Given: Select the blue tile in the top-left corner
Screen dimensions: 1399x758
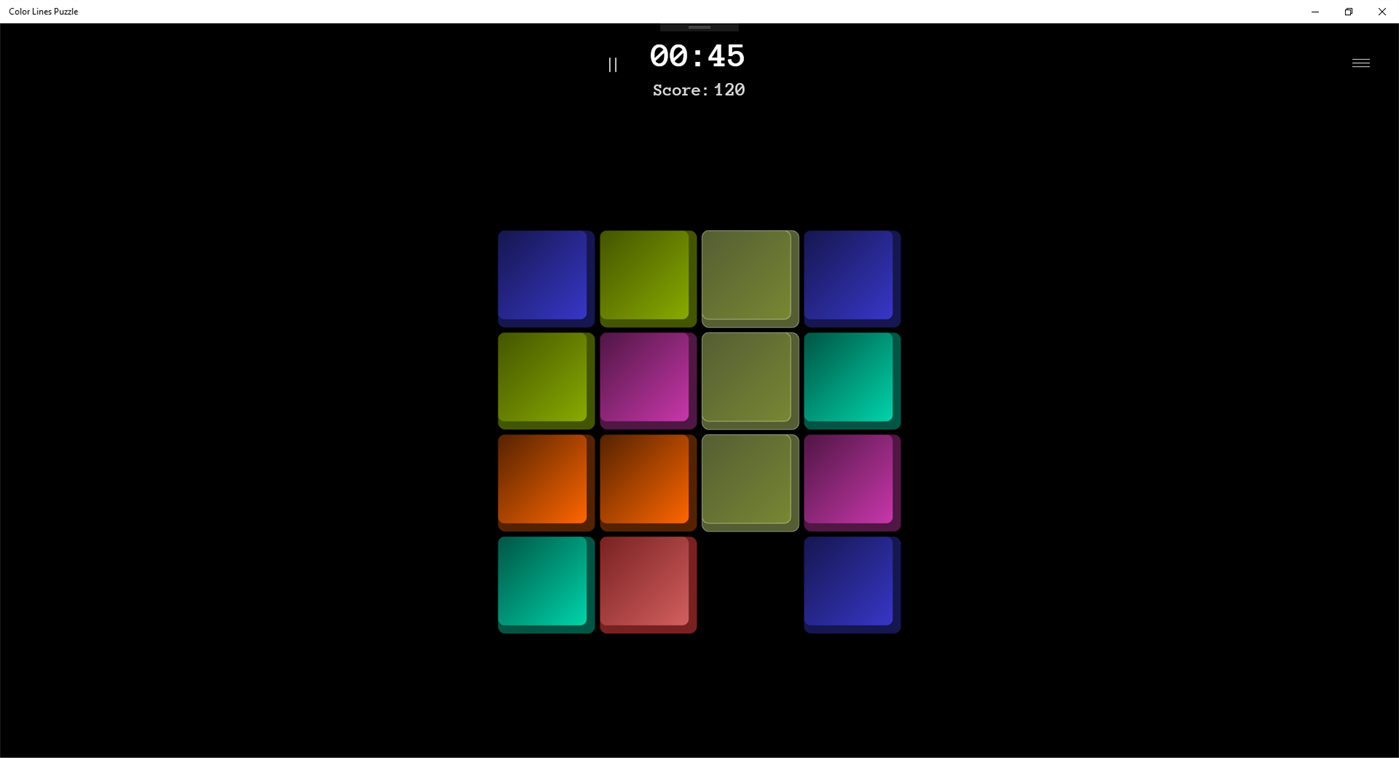Looking at the screenshot, I should [x=545, y=277].
